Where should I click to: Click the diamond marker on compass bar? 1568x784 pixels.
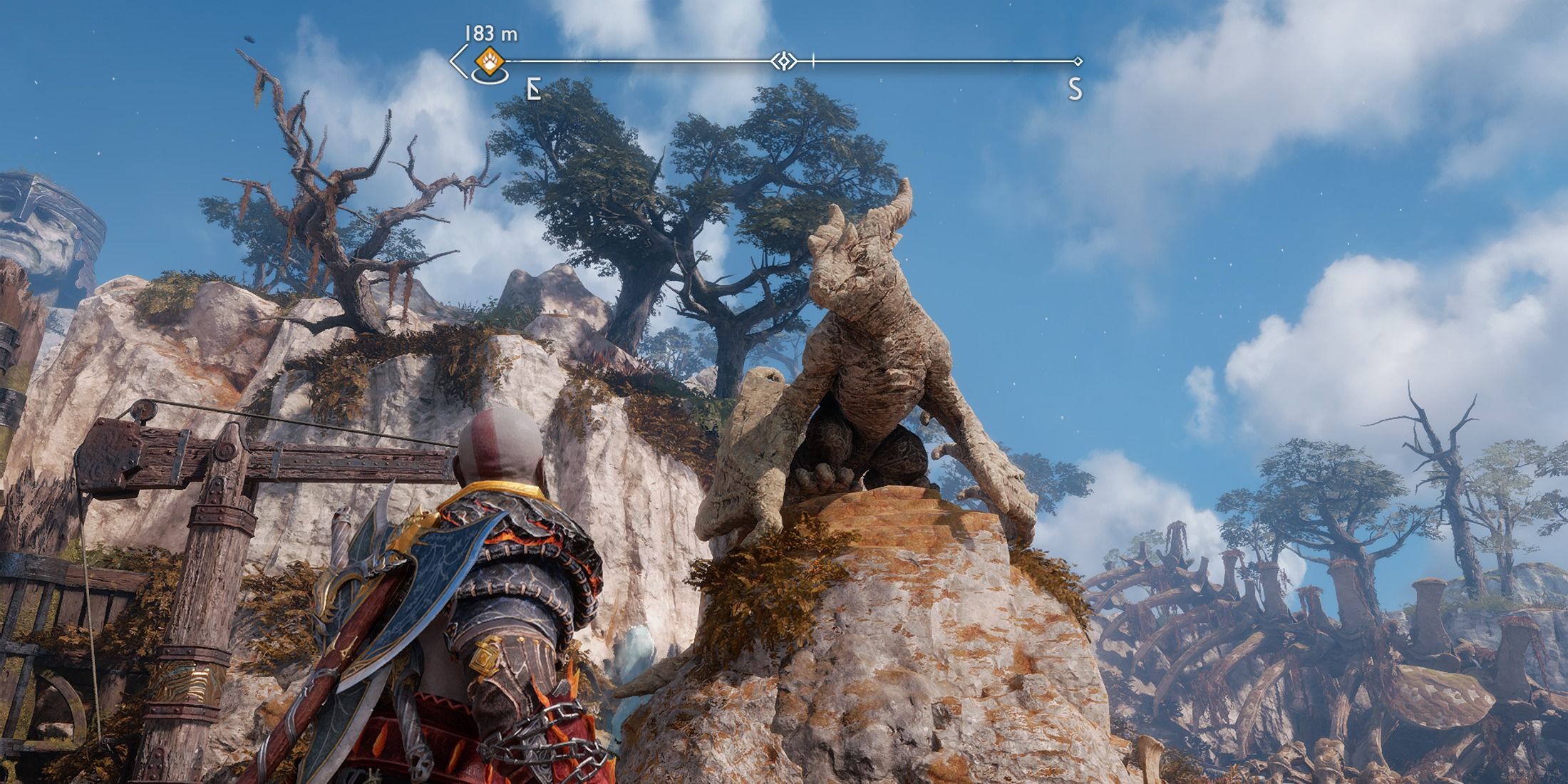tap(783, 61)
